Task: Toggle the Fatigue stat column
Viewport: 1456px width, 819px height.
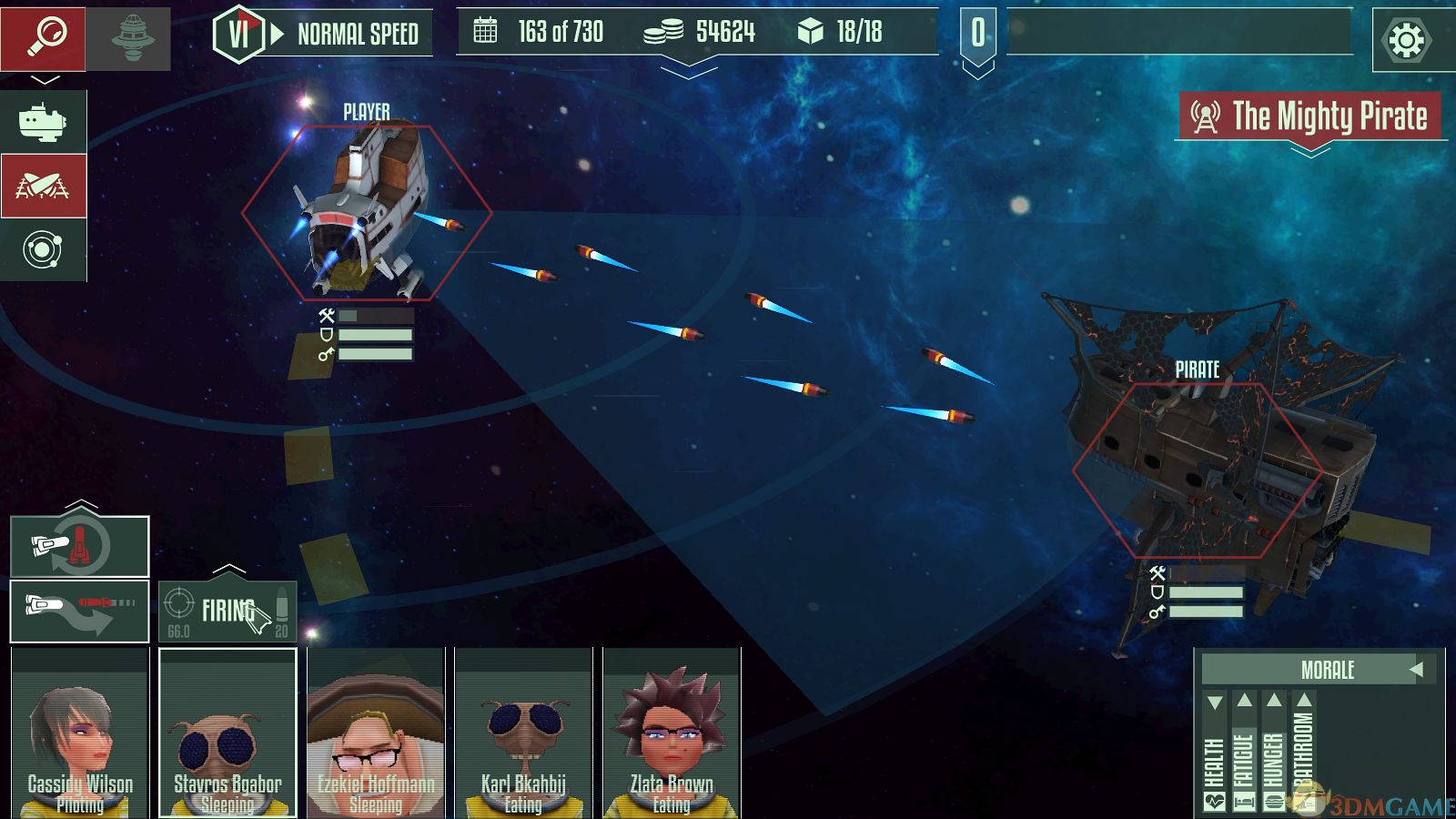Action: (1244, 755)
